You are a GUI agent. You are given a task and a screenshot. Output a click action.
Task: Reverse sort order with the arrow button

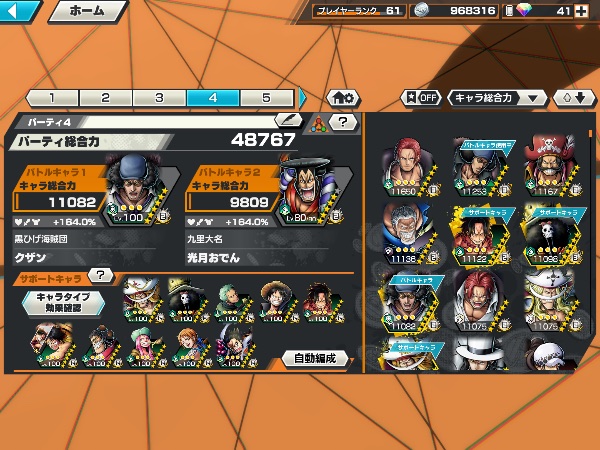pyautogui.click(x=567, y=98)
